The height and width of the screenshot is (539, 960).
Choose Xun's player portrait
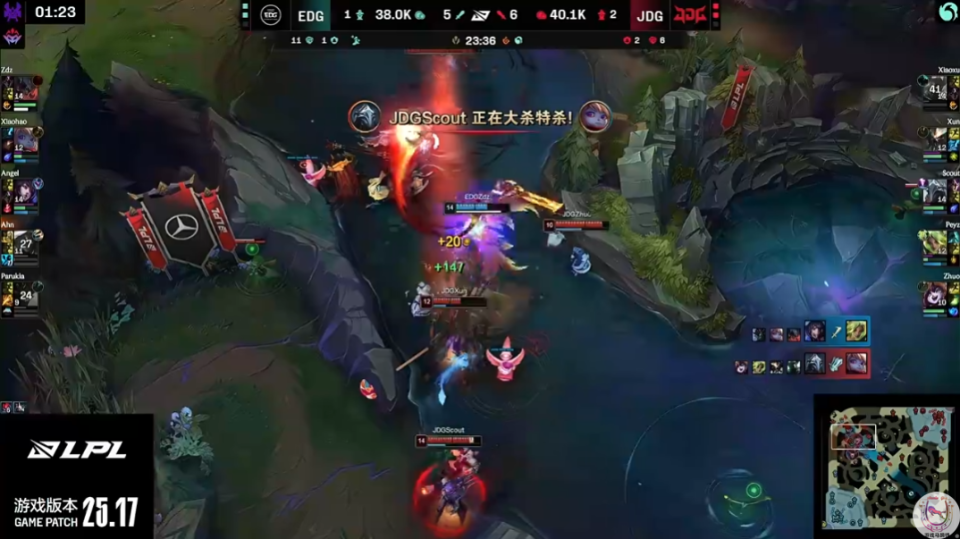(936, 141)
